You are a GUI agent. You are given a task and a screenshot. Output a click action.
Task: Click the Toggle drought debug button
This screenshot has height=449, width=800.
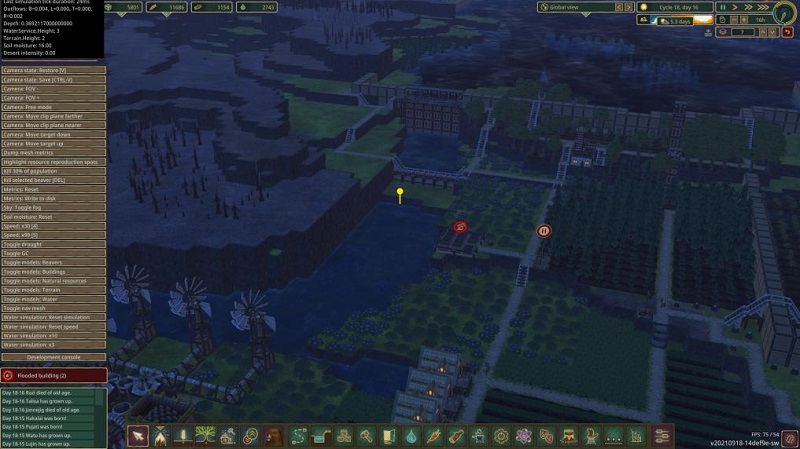54,244
